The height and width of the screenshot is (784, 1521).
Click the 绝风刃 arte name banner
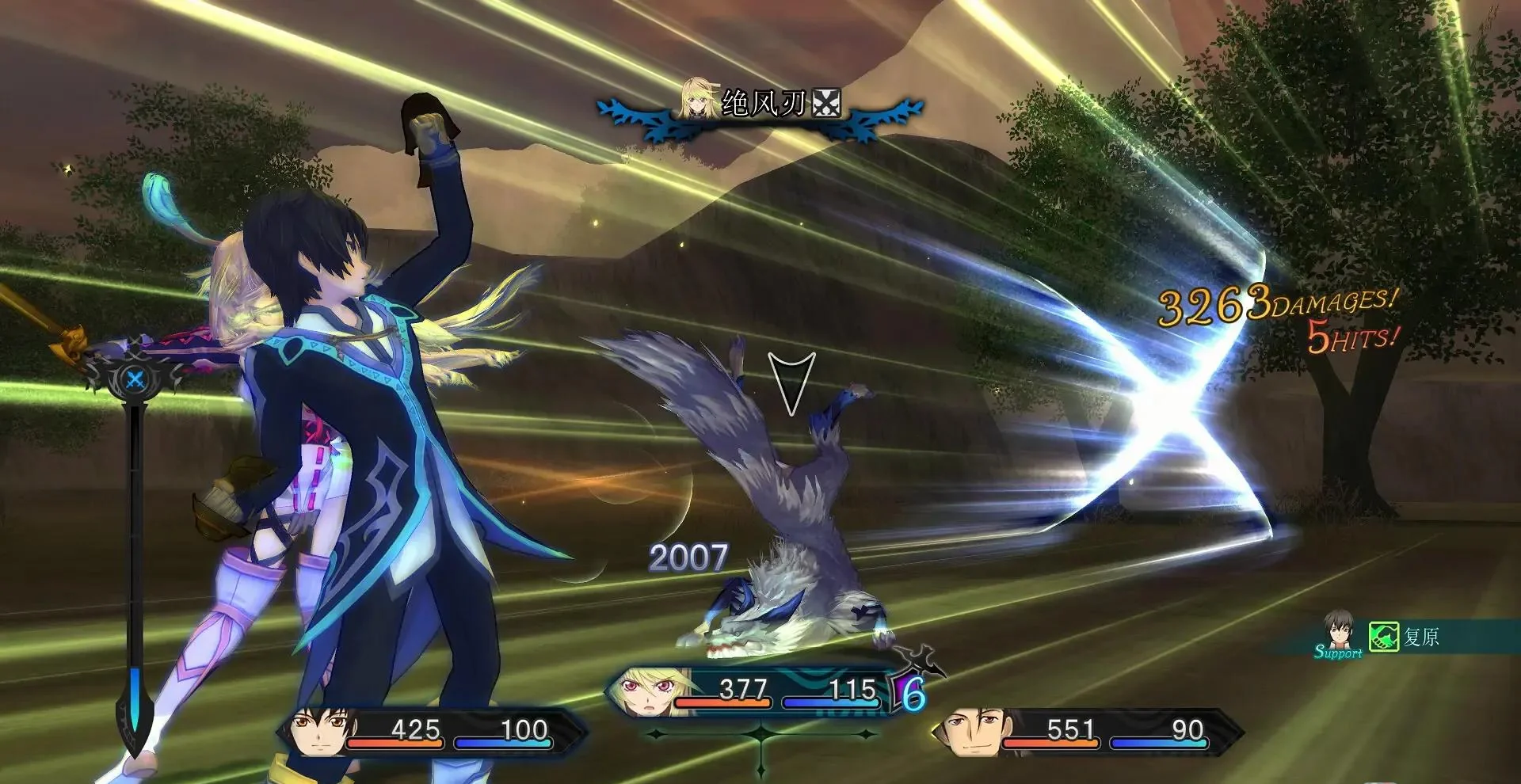tap(762, 104)
